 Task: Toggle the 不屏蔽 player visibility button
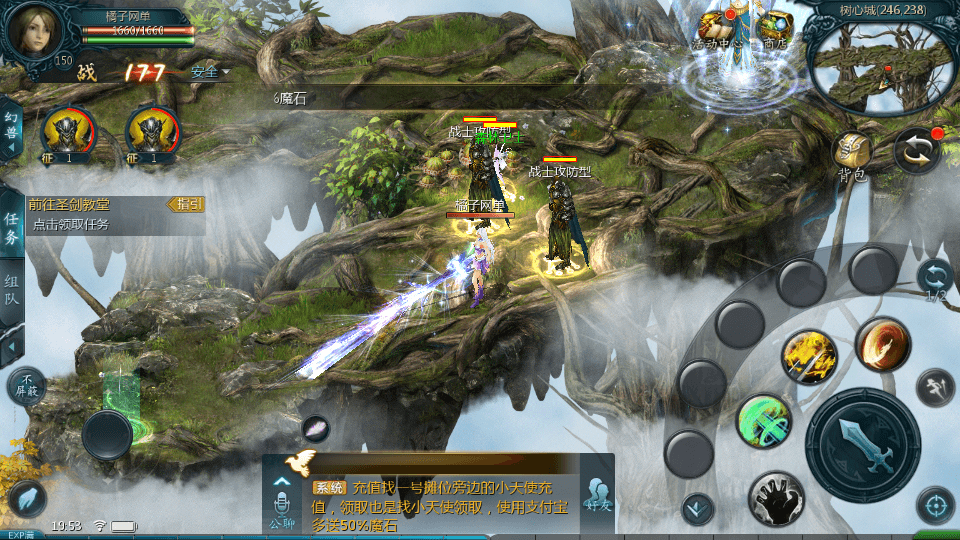point(26,386)
